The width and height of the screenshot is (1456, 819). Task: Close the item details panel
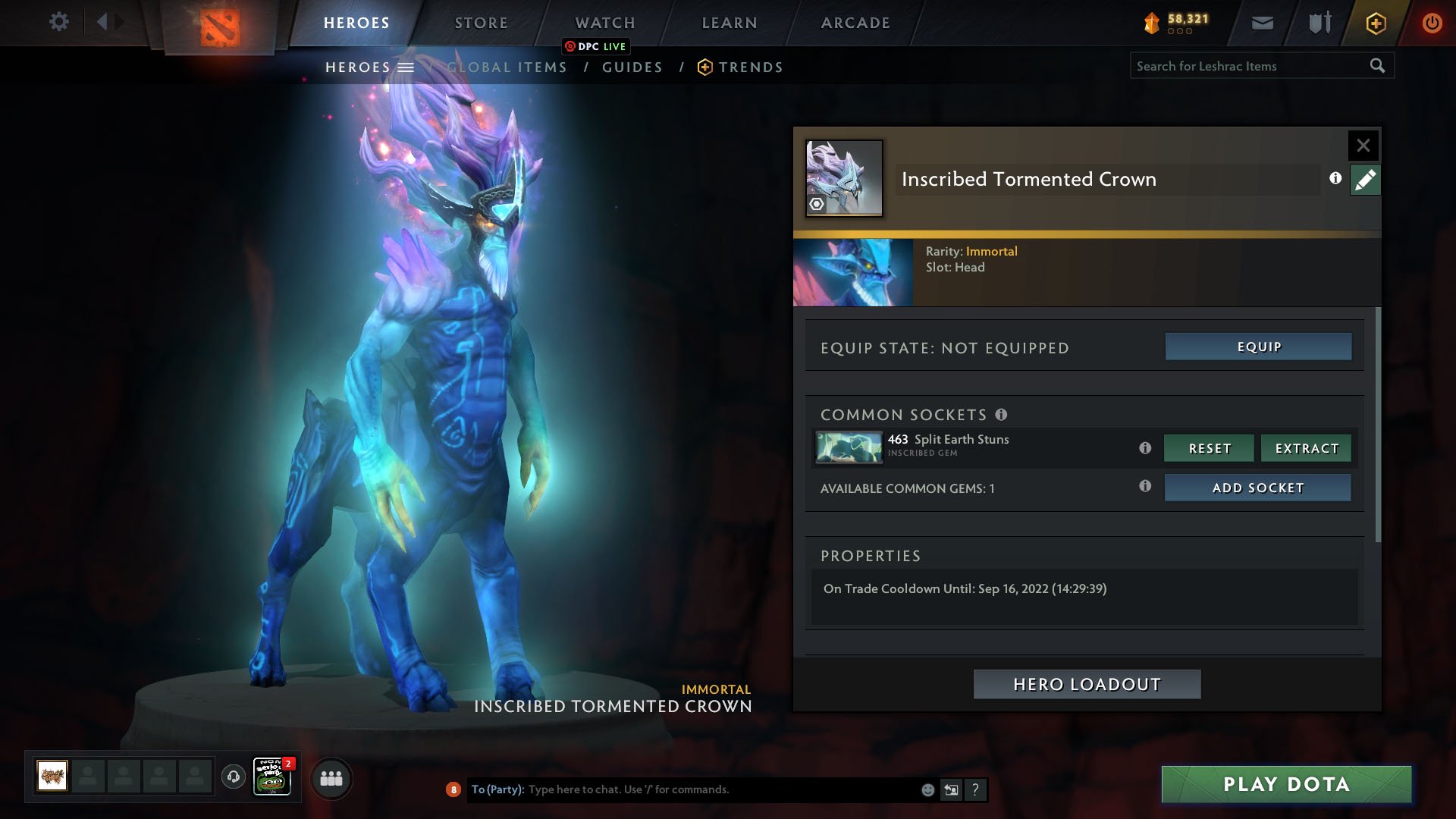(x=1363, y=145)
